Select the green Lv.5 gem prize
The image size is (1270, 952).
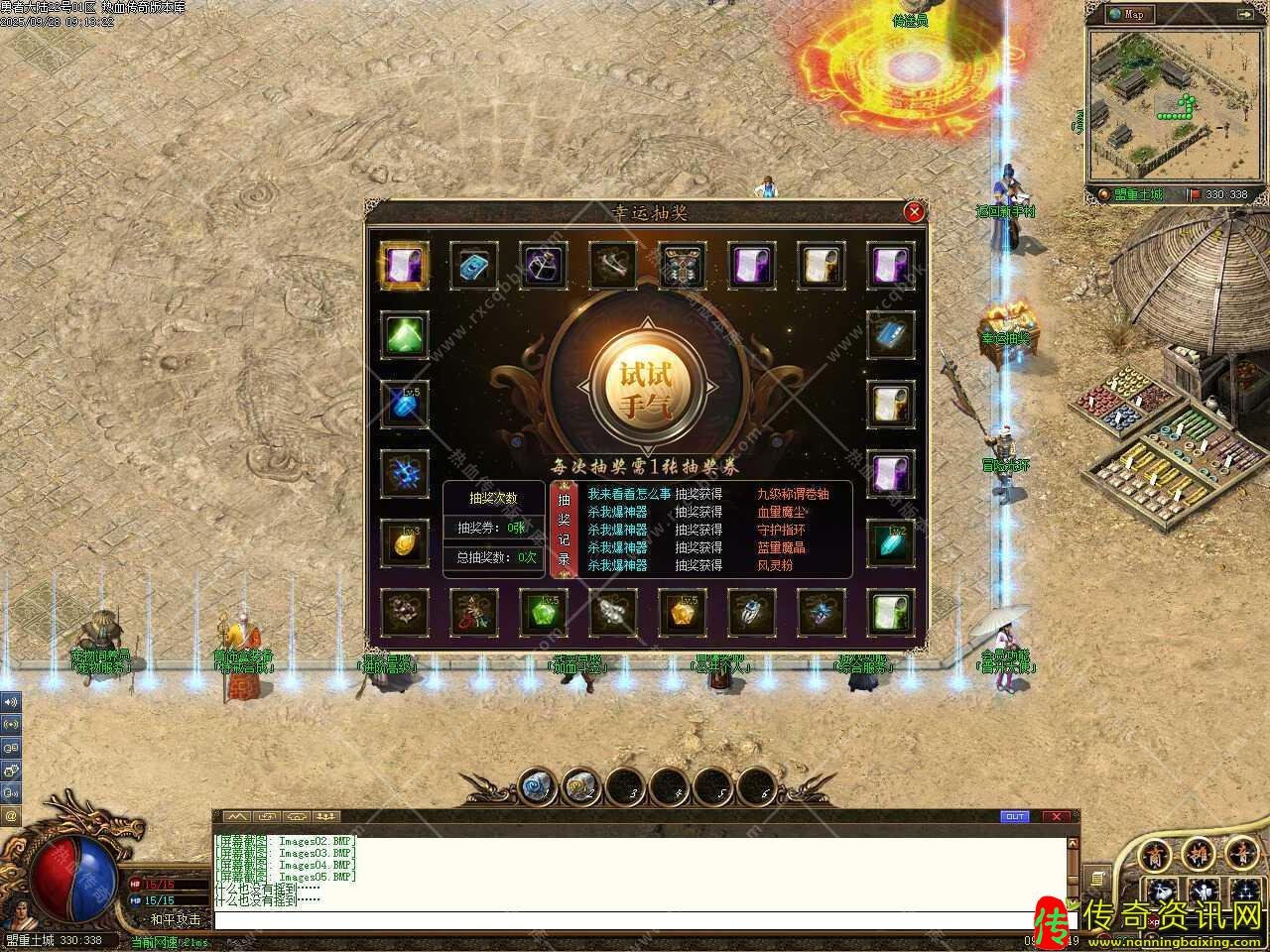pyautogui.click(x=544, y=612)
